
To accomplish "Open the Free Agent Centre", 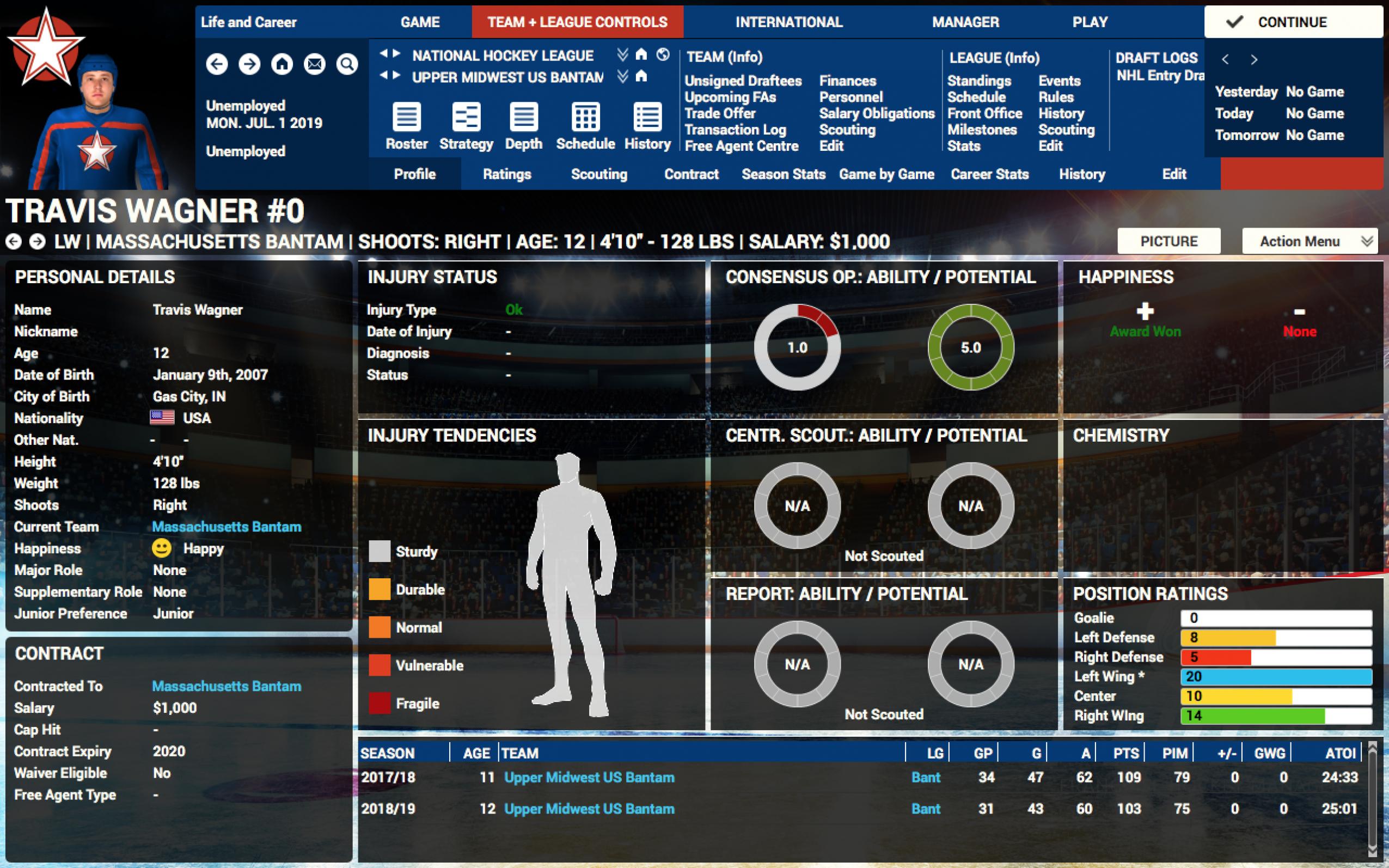I will tap(741, 146).
